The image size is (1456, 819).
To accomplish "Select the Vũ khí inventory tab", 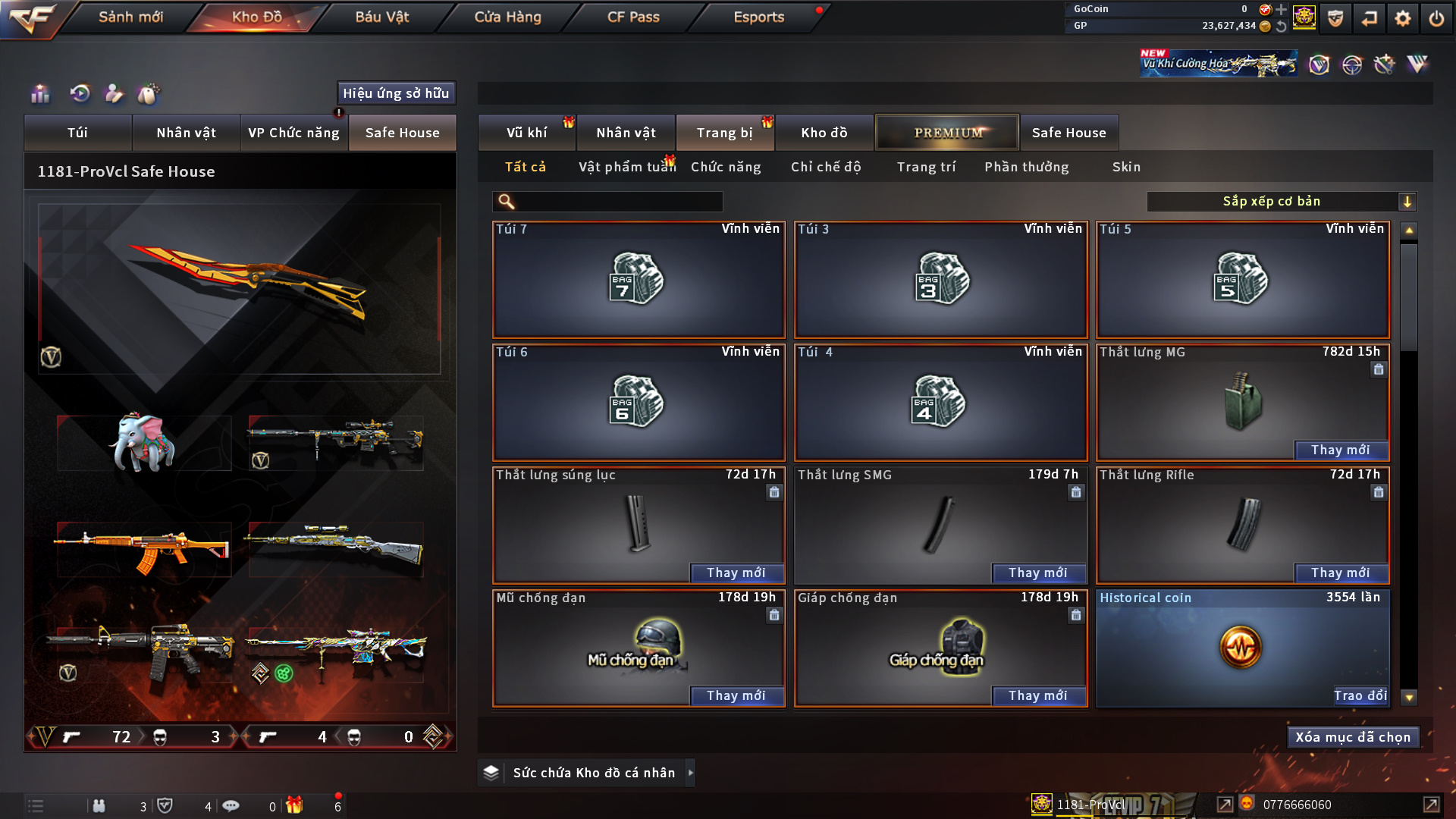I will click(x=526, y=133).
